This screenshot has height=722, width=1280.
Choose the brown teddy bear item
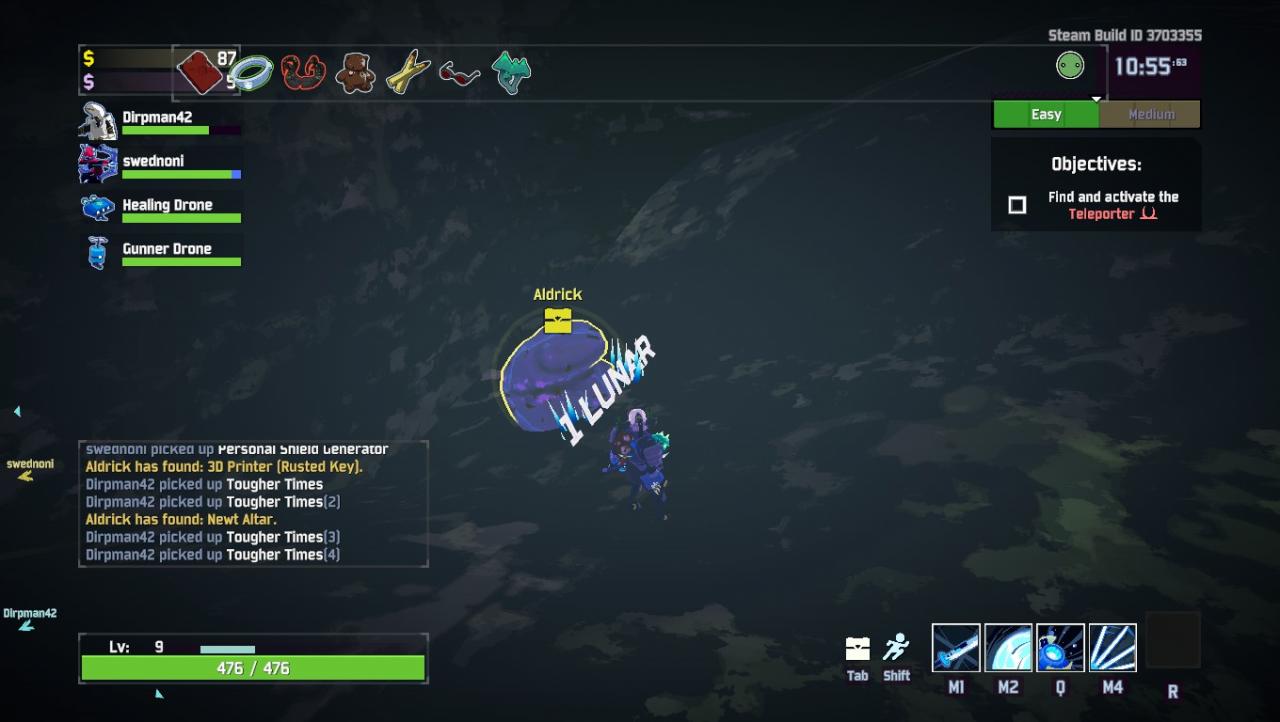coord(355,72)
